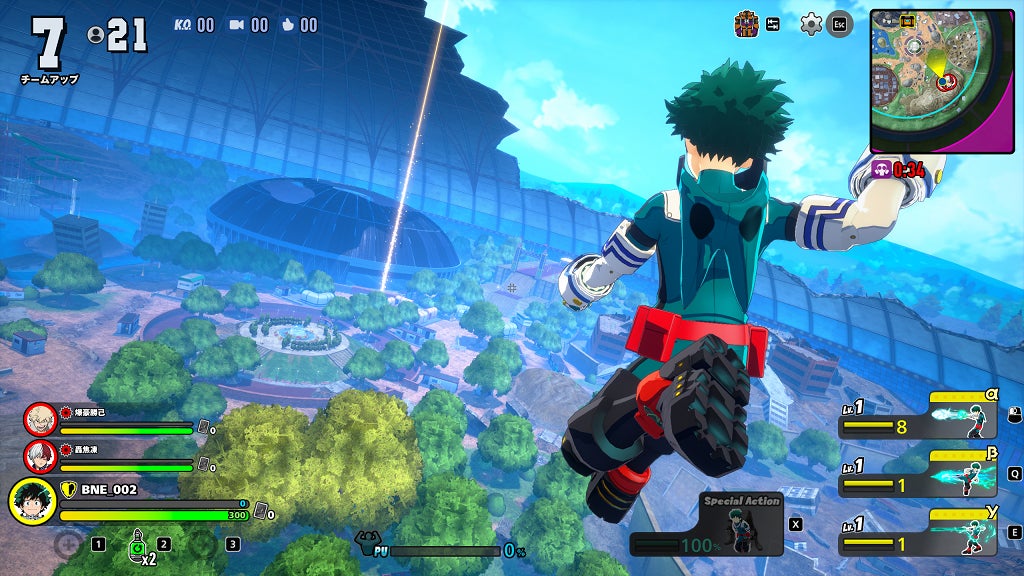Click the tab-arrows toggle icon

773,24
